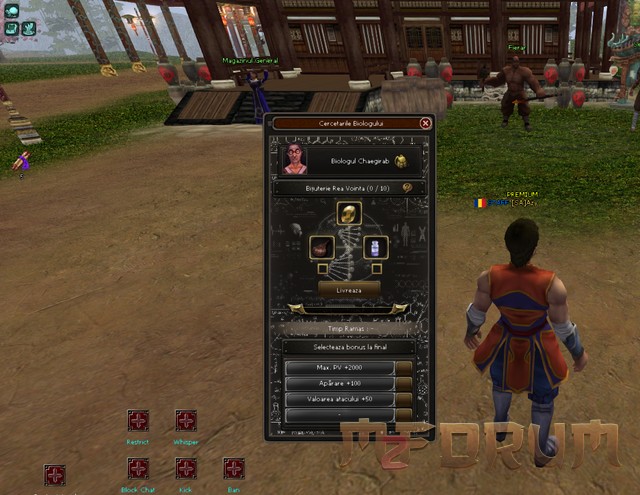
Task: Click the Block Chat icon
Action: 137,469
